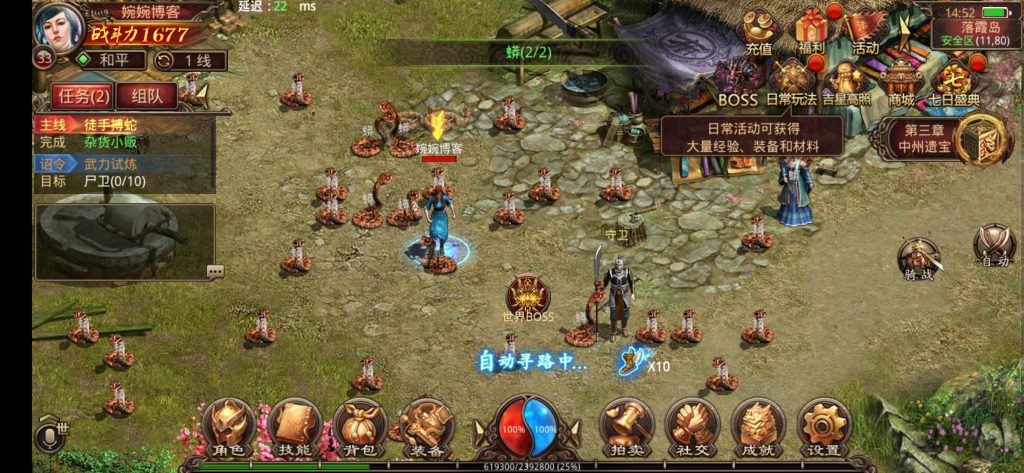Switch to the 组队 team tab
The image size is (1024, 473).
pyautogui.click(x=147, y=96)
